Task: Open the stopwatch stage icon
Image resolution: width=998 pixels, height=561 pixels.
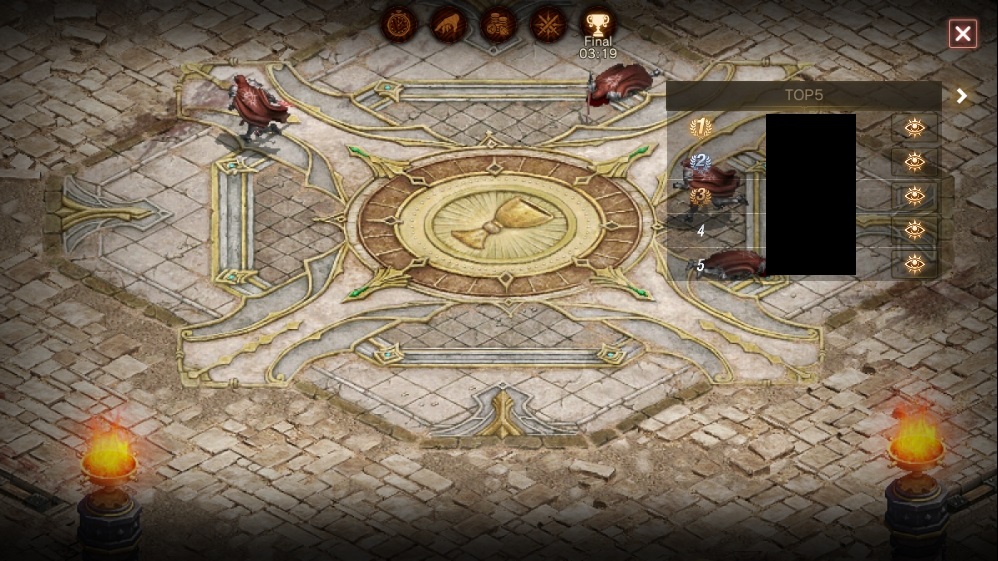Action: [399, 24]
